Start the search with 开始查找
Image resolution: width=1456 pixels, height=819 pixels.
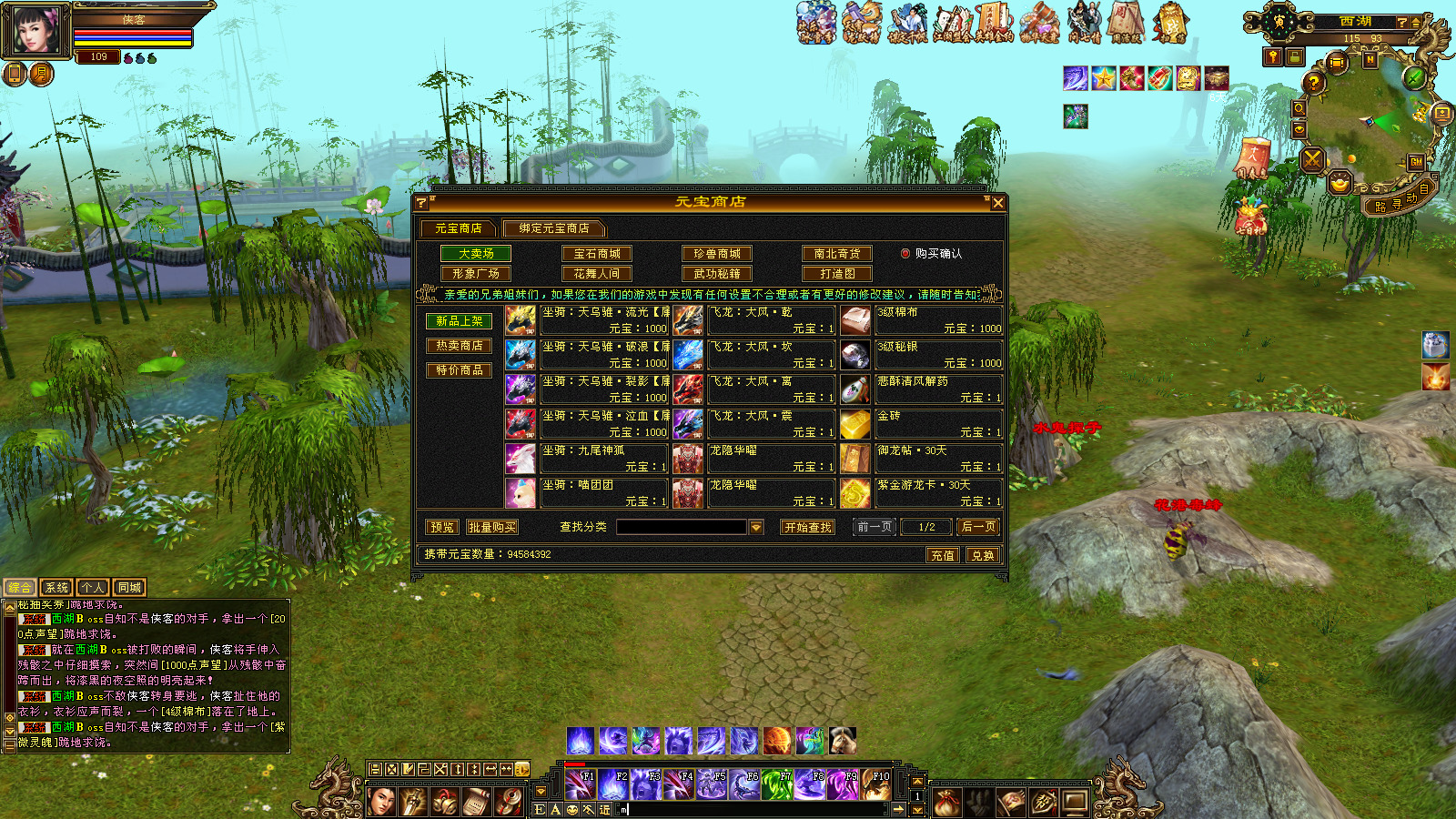(x=808, y=527)
